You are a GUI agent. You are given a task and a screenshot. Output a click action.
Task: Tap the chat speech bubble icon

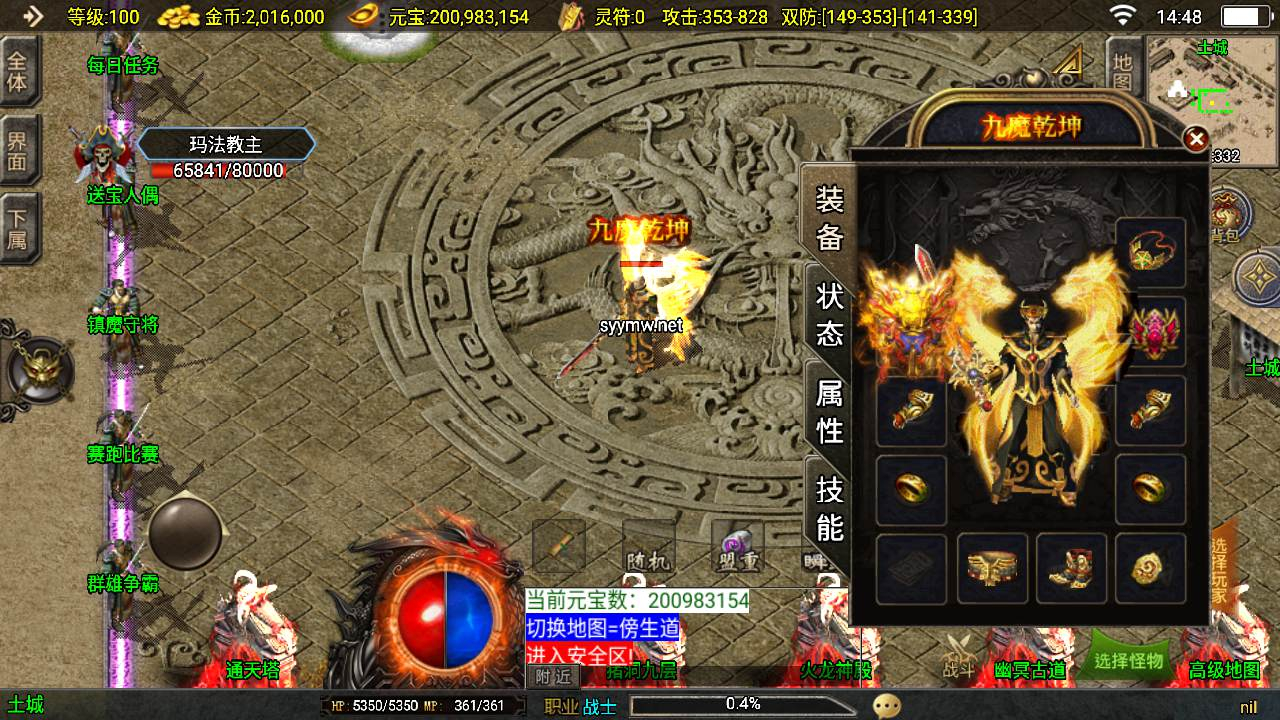886,706
